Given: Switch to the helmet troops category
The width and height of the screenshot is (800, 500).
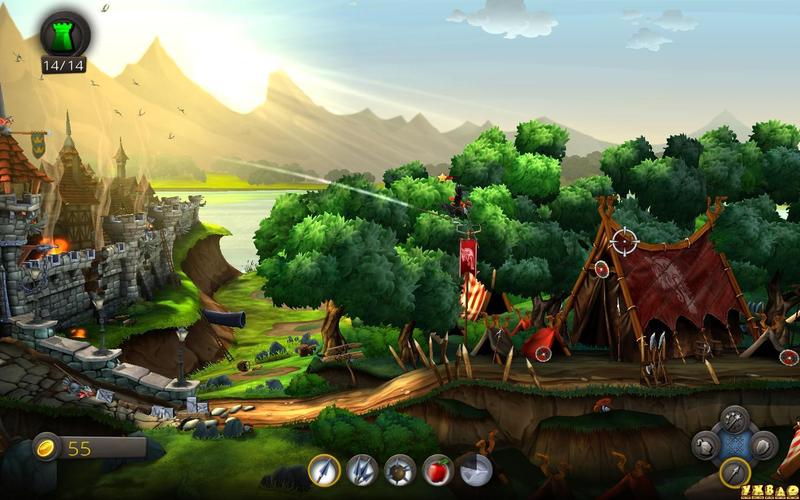Looking at the screenshot, I should (706, 445).
